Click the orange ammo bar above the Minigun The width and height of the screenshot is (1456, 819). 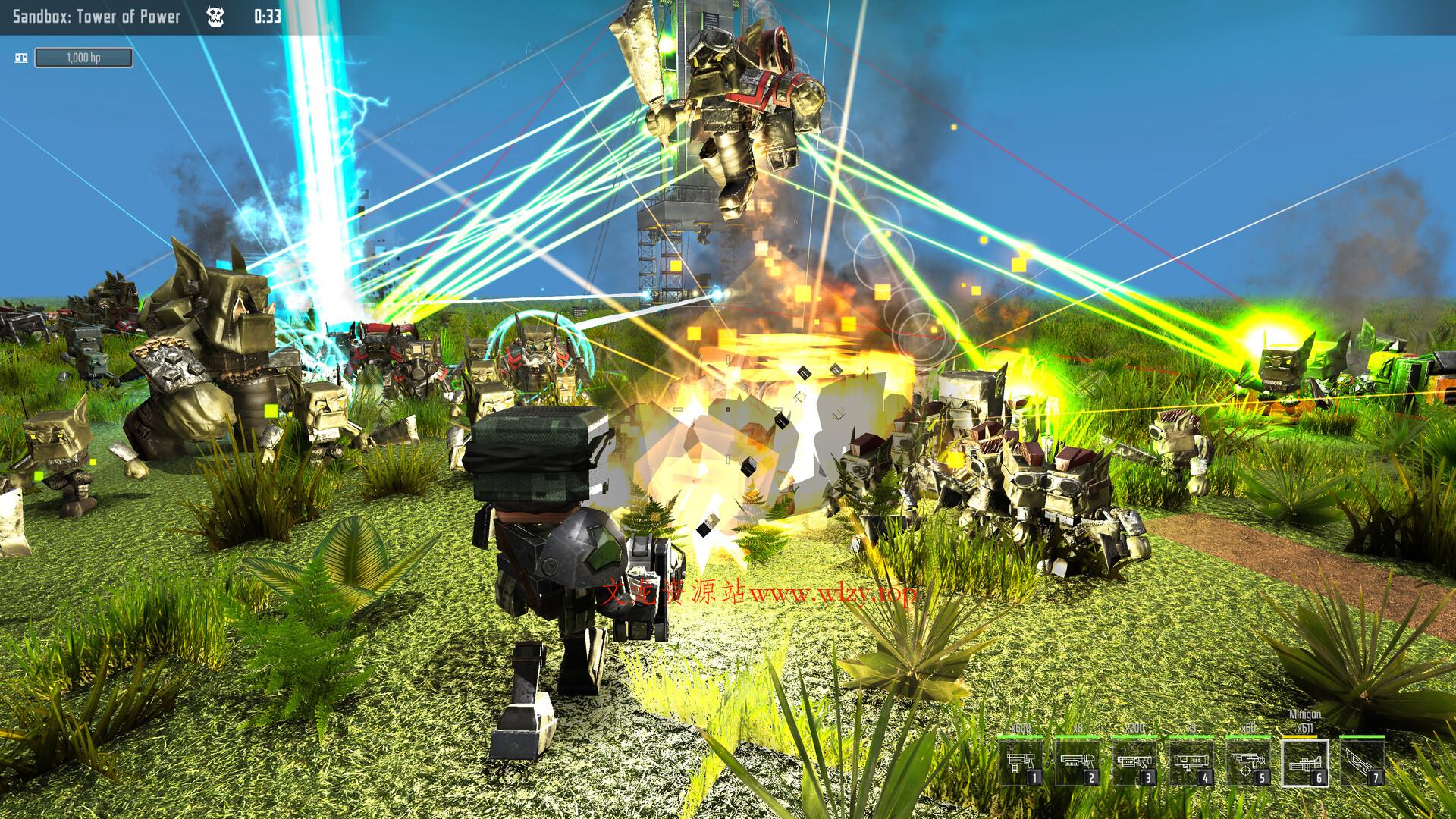[1300, 736]
